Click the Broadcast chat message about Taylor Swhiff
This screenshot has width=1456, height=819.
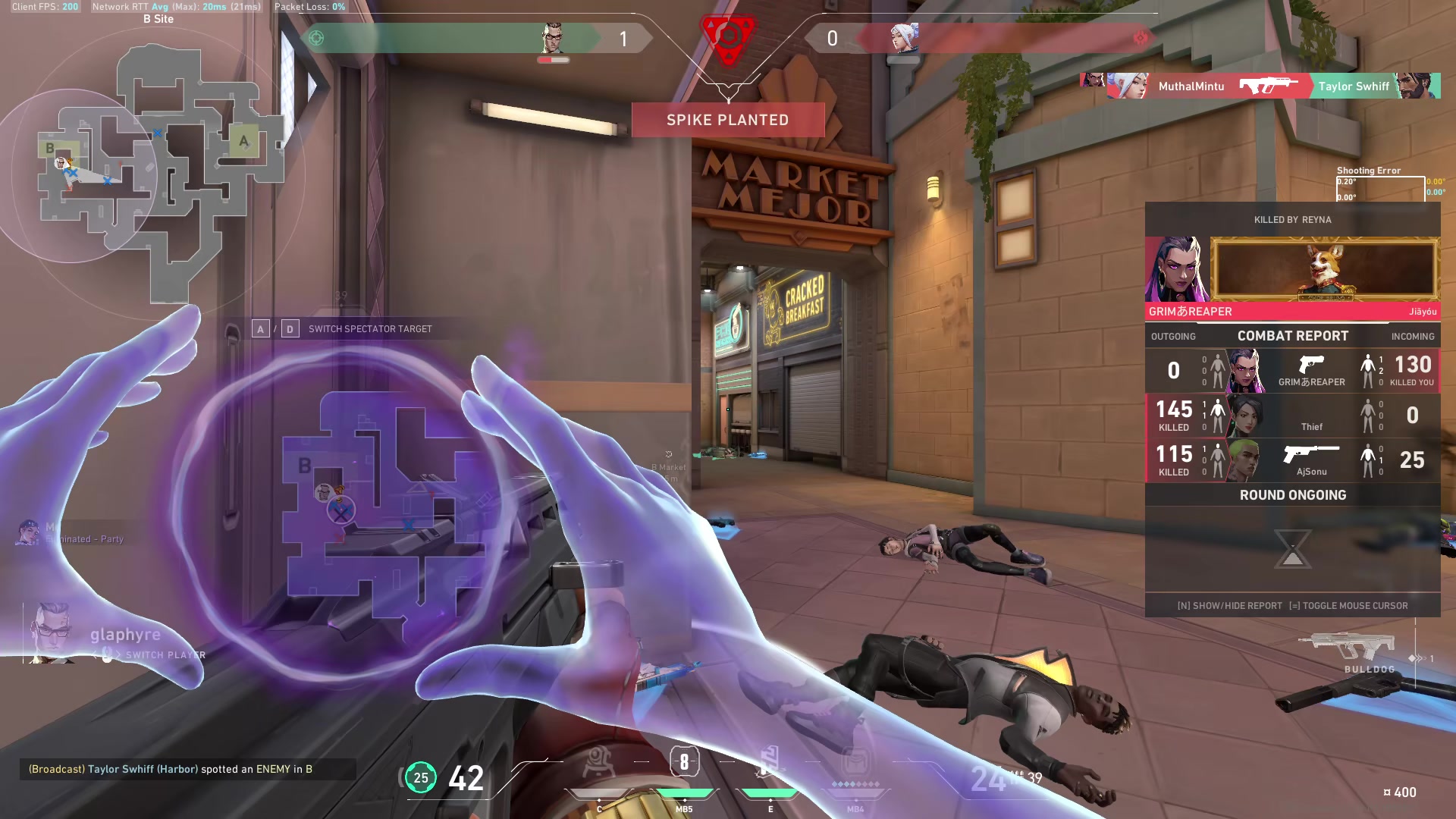[171, 769]
